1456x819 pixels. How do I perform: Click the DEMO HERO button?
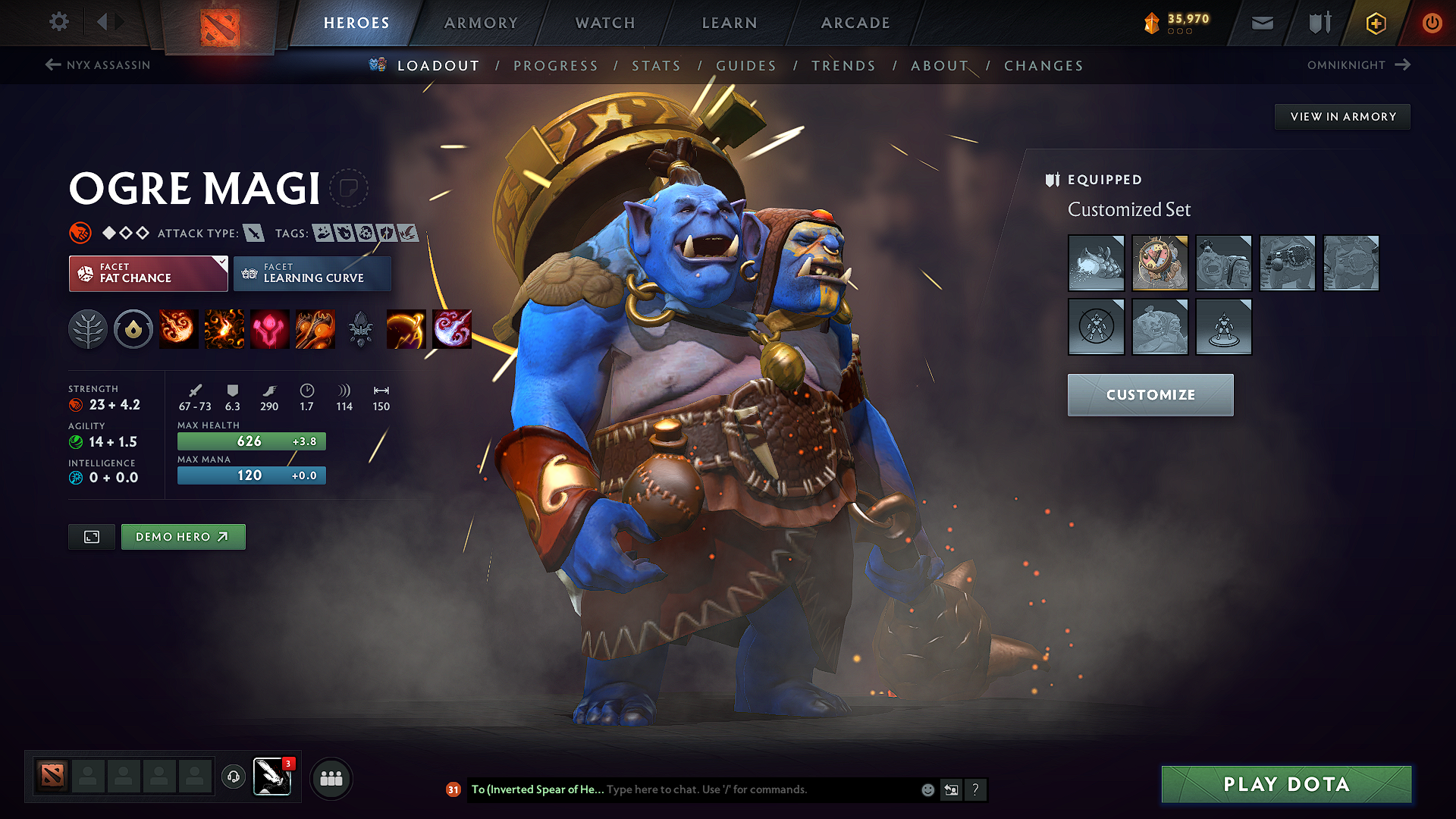pos(183,536)
